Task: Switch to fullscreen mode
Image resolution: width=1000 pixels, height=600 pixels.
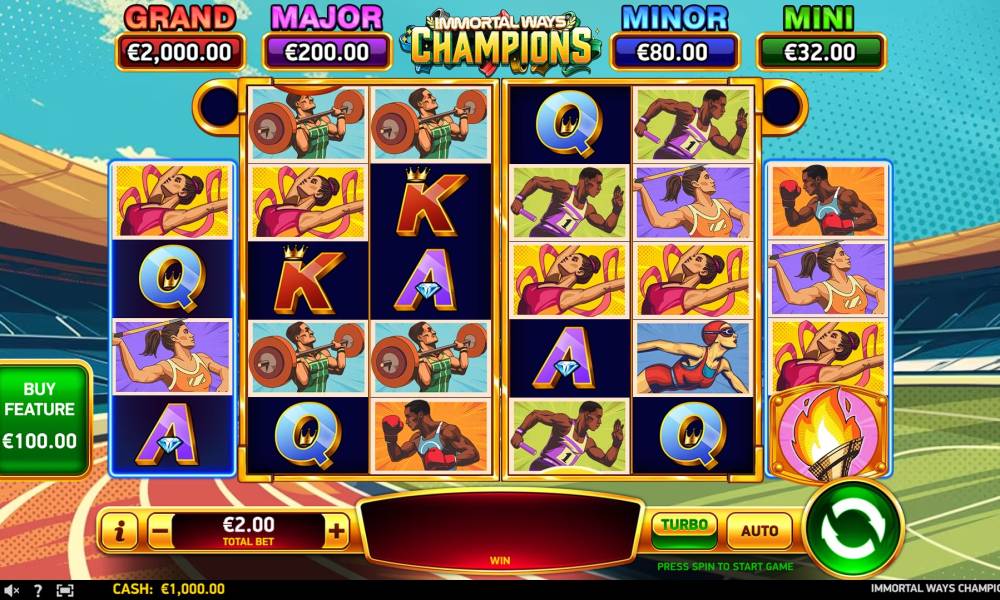Action: point(65,590)
